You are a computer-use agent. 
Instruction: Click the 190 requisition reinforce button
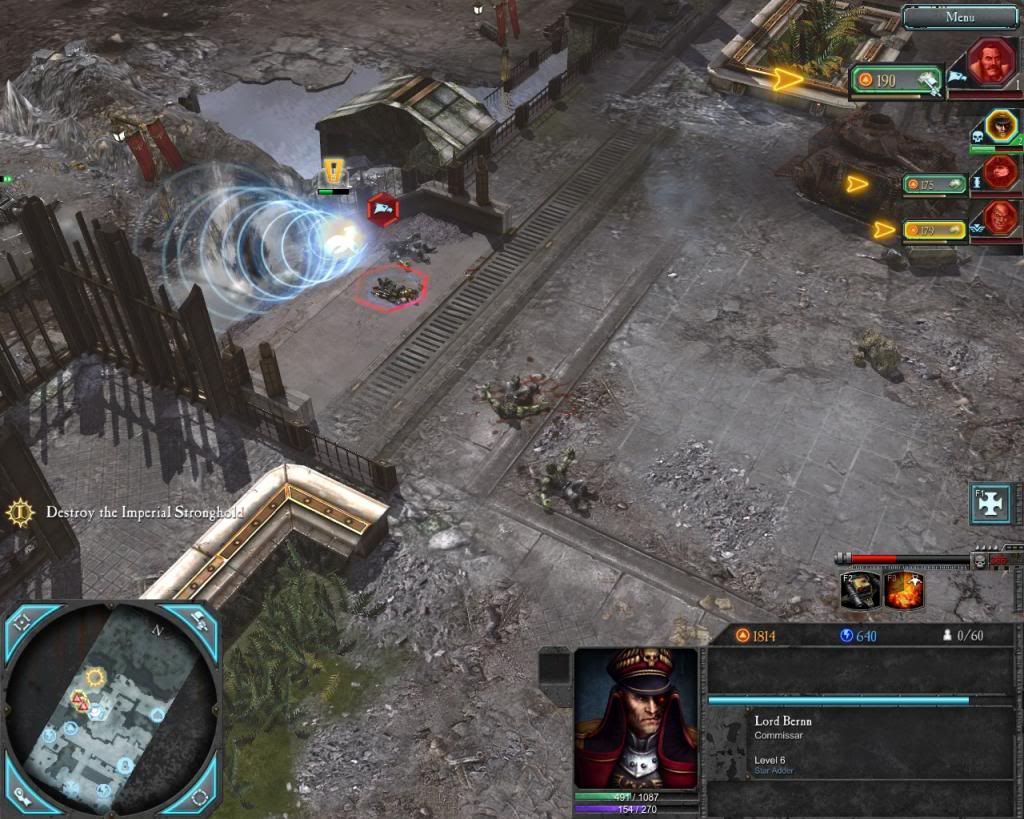[896, 81]
